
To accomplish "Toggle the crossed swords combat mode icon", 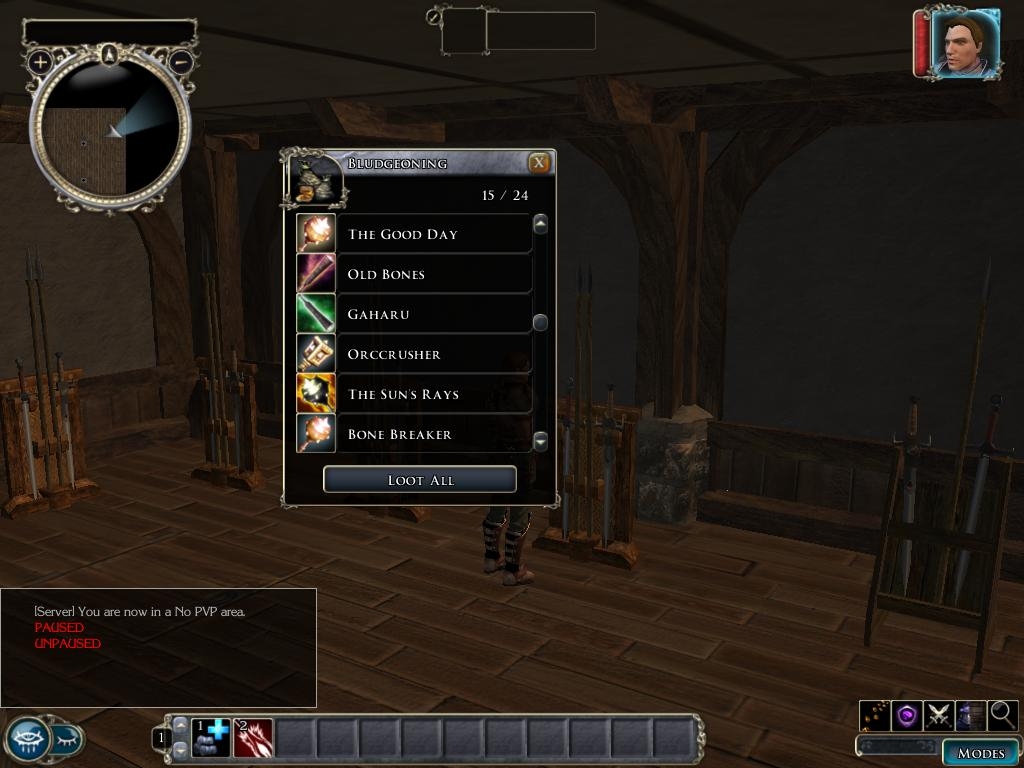I will [x=939, y=715].
